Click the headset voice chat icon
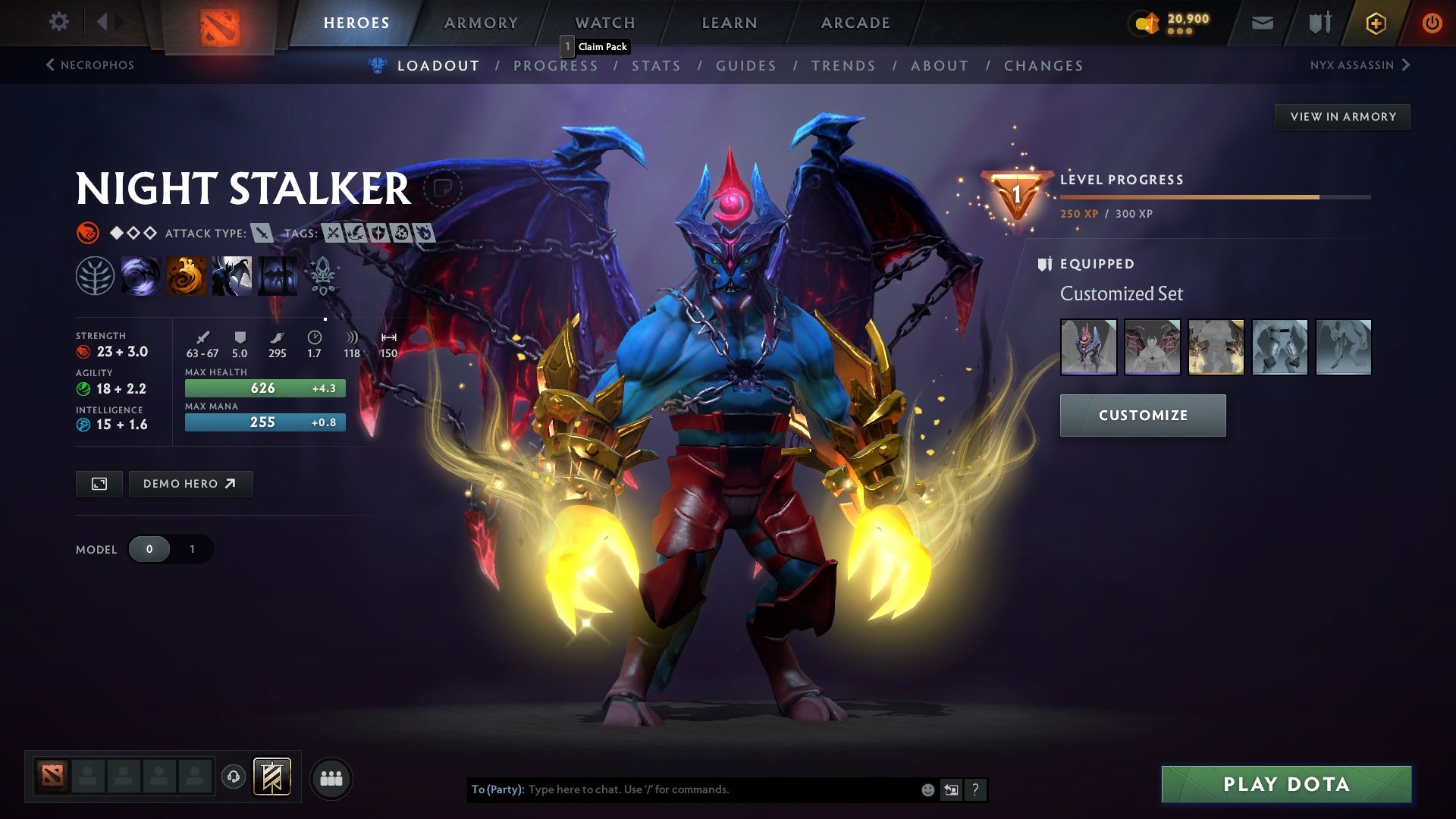The height and width of the screenshot is (819, 1456). pyautogui.click(x=234, y=777)
